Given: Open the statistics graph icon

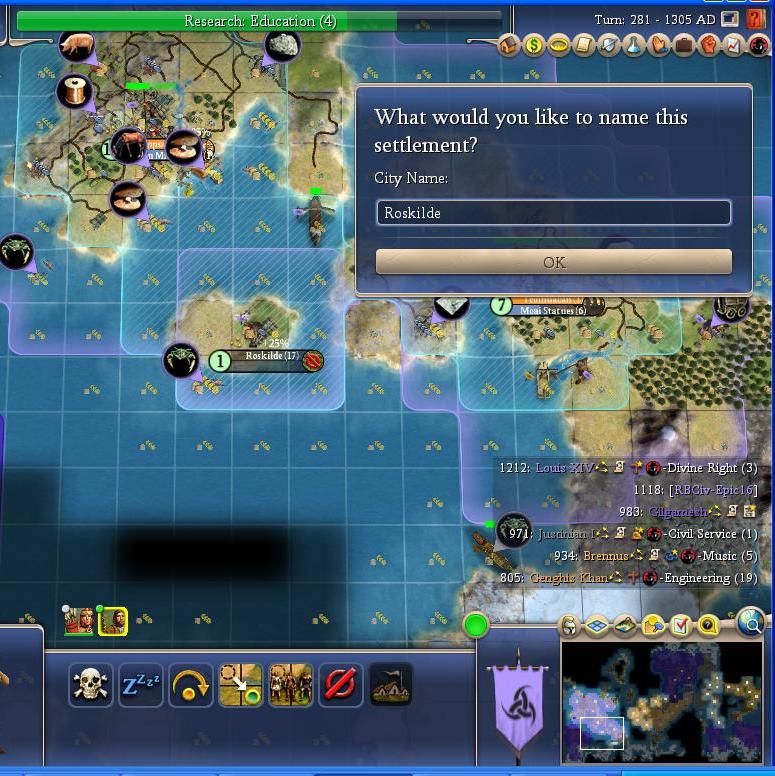Looking at the screenshot, I should tap(734, 45).
